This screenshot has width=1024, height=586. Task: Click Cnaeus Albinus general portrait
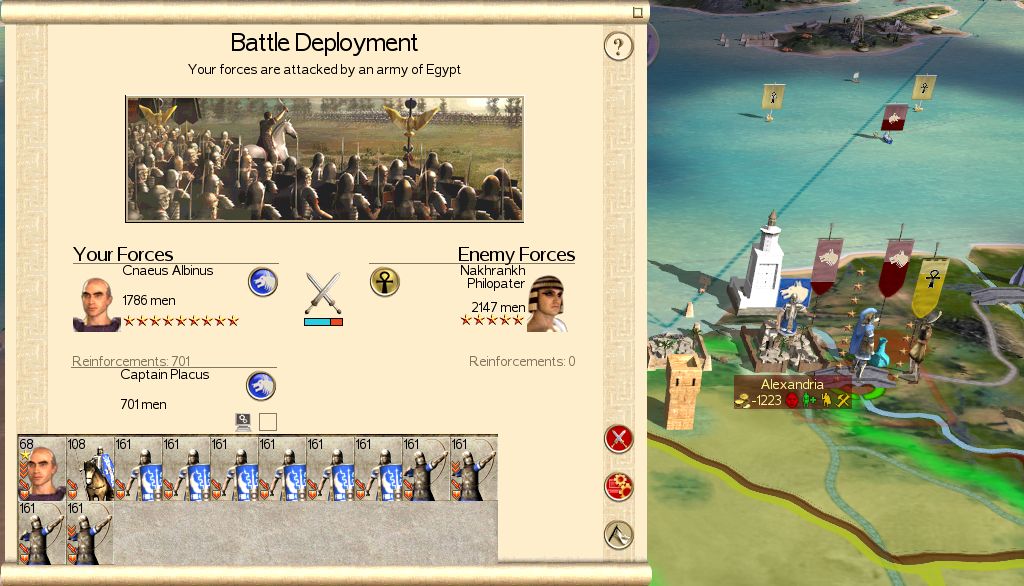click(x=96, y=304)
